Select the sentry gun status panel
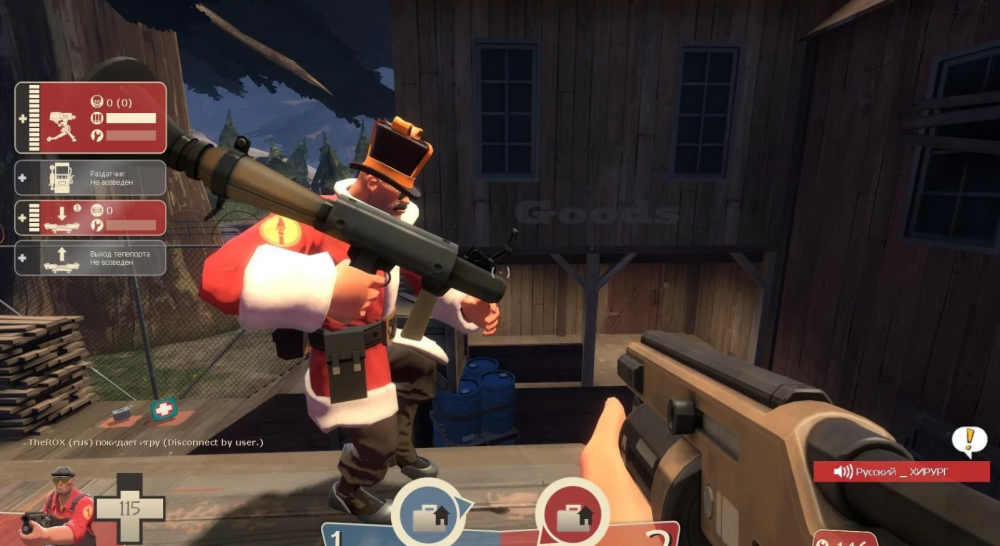 (91, 118)
